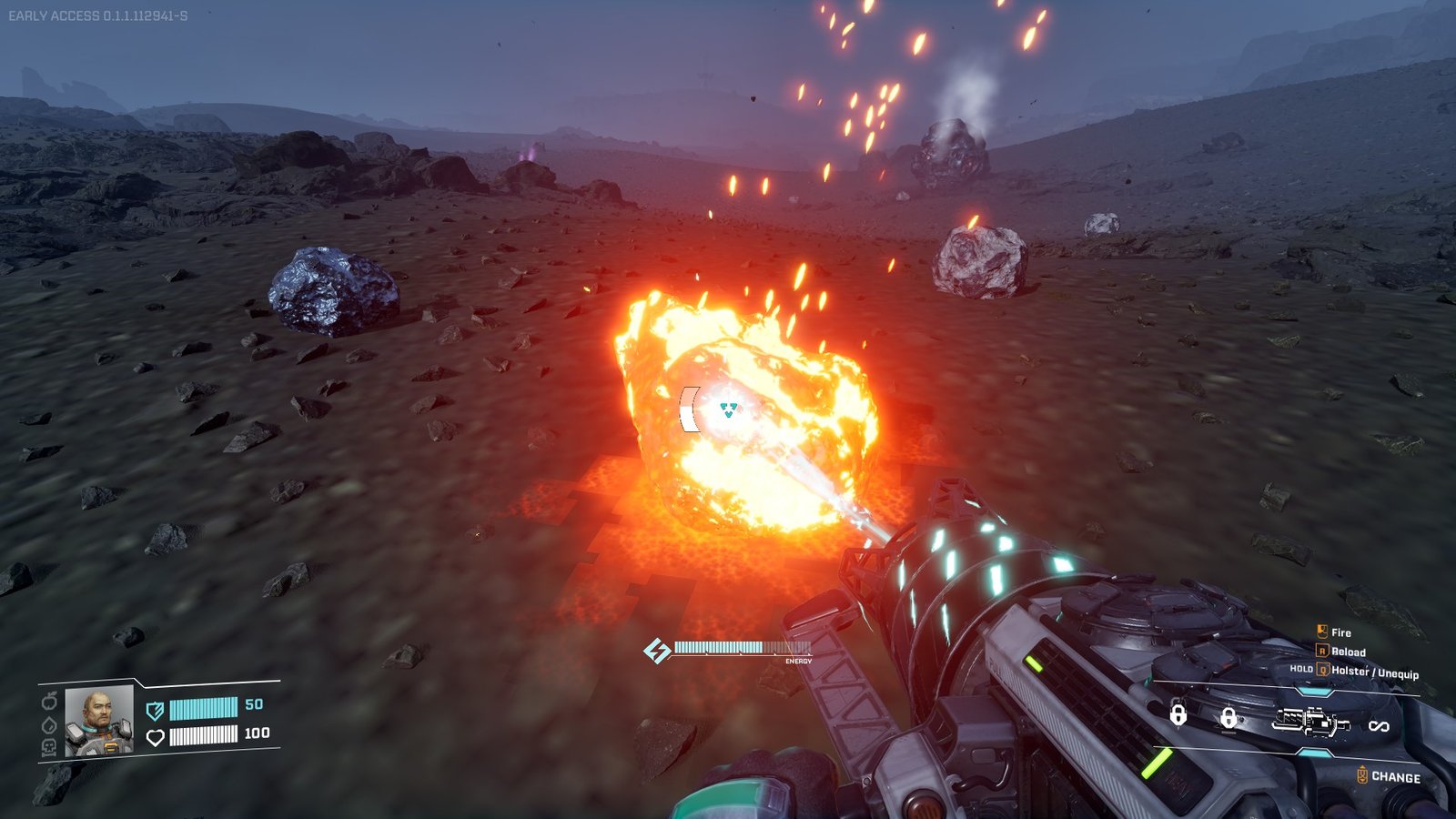Click the lightning bolt energy icon
This screenshot has height=819, width=1456.
coord(656,650)
